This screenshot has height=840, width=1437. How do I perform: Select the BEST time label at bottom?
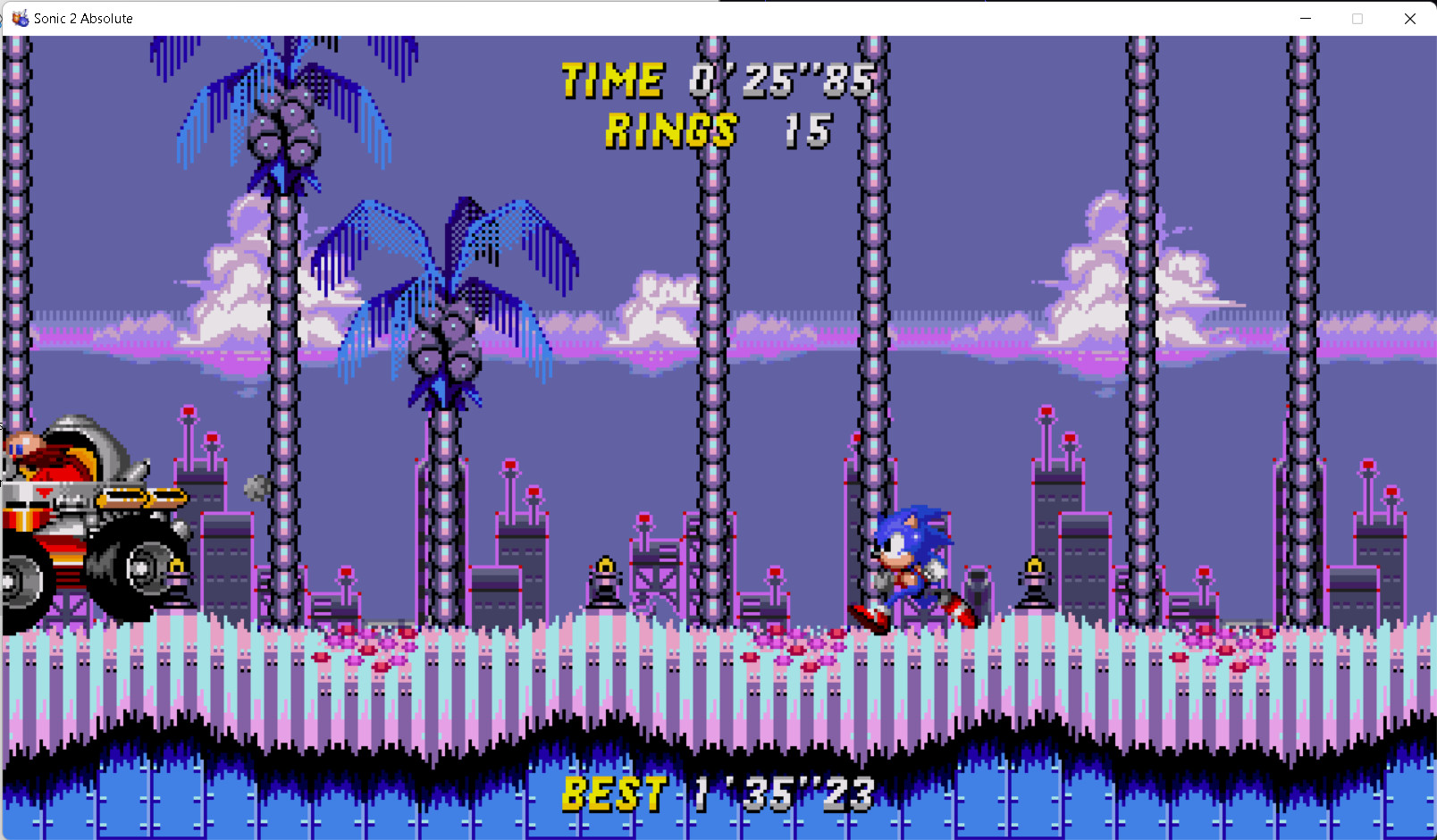coord(615,795)
